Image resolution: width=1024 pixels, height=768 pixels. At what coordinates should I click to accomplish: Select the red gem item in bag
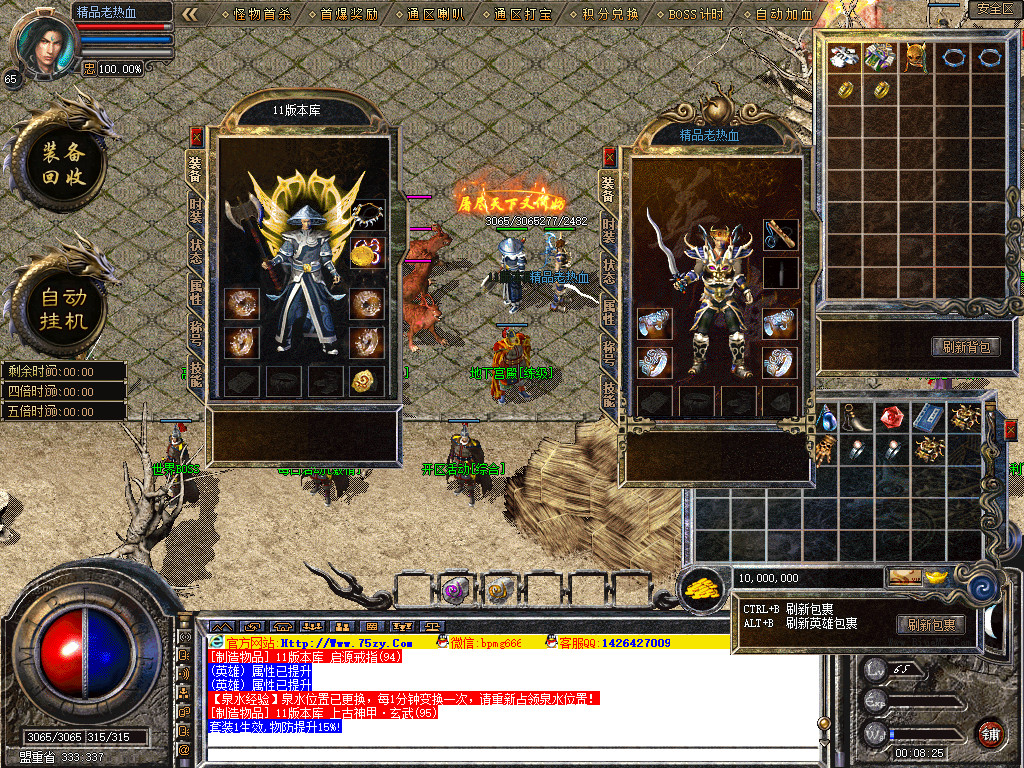(892, 417)
